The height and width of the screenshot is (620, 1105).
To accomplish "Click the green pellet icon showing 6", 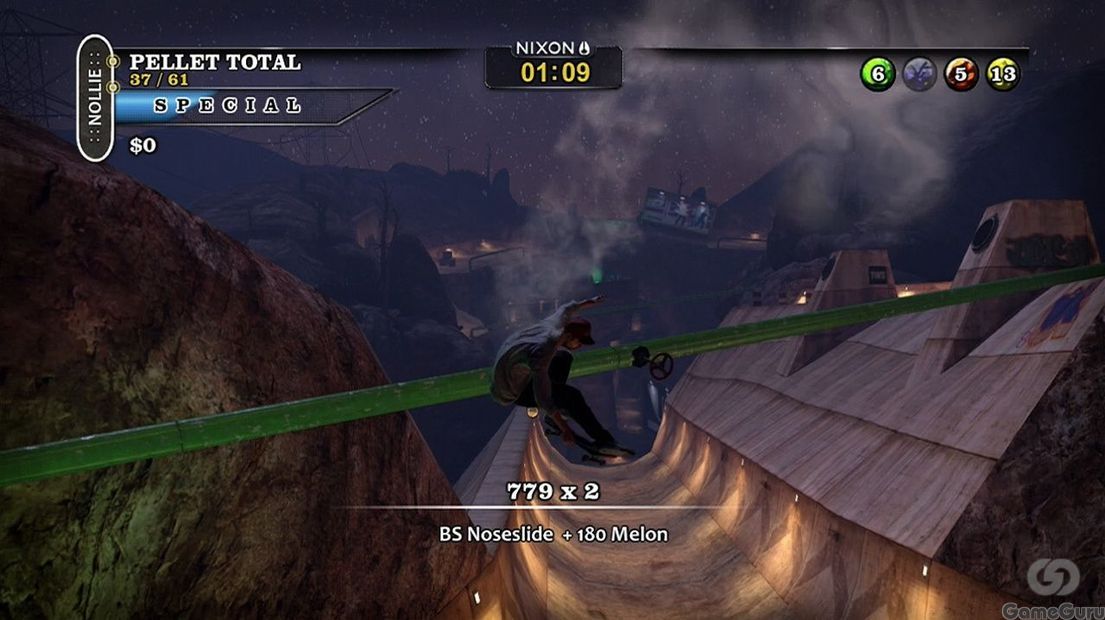I will (878, 74).
